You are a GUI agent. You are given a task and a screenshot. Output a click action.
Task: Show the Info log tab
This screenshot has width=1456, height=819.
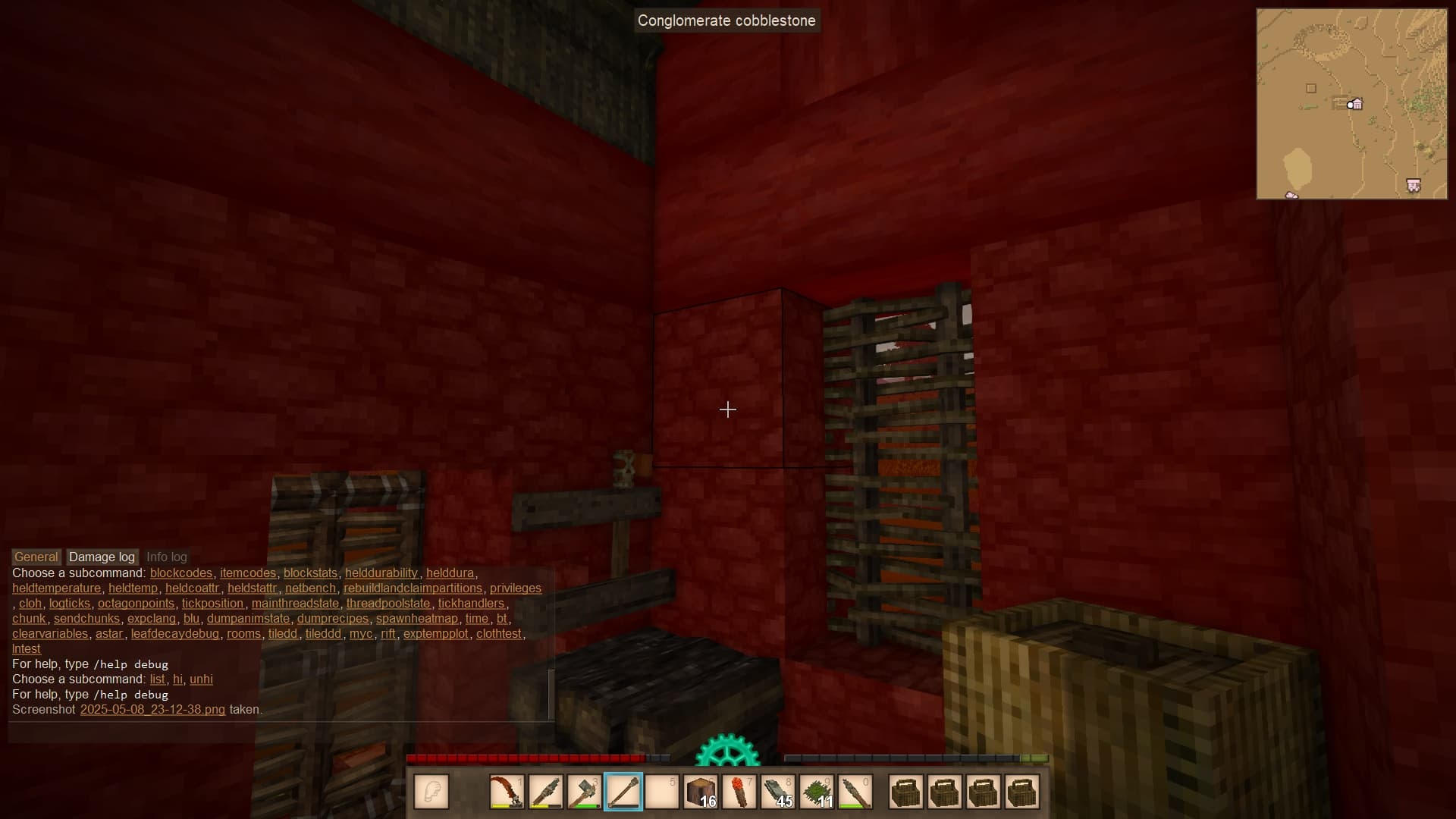click(x=166, y=557)
